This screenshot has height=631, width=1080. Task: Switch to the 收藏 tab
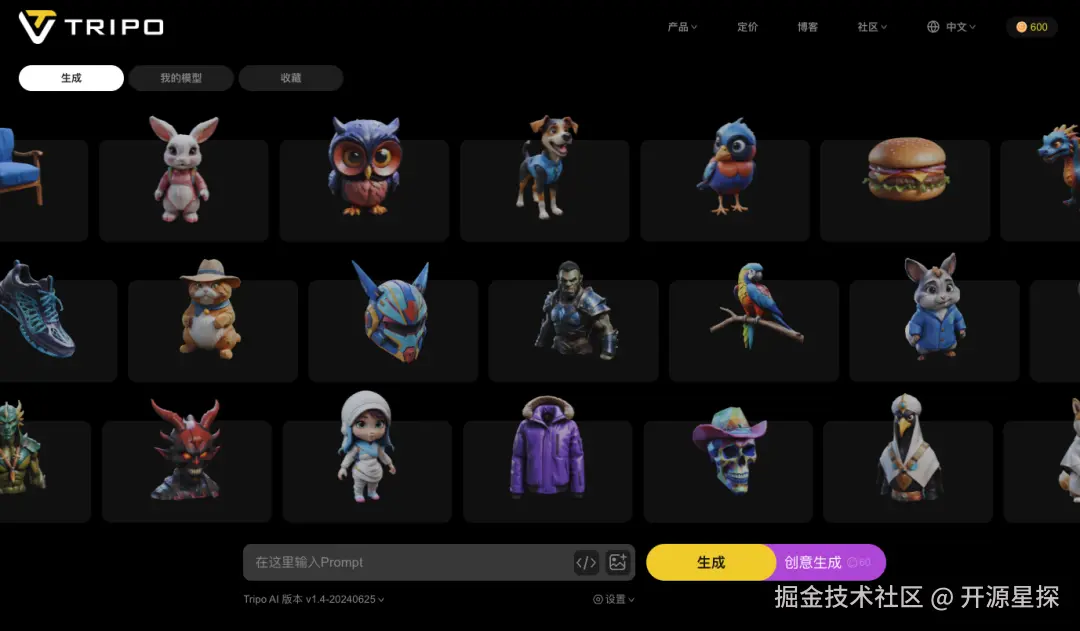pos(291,78)
